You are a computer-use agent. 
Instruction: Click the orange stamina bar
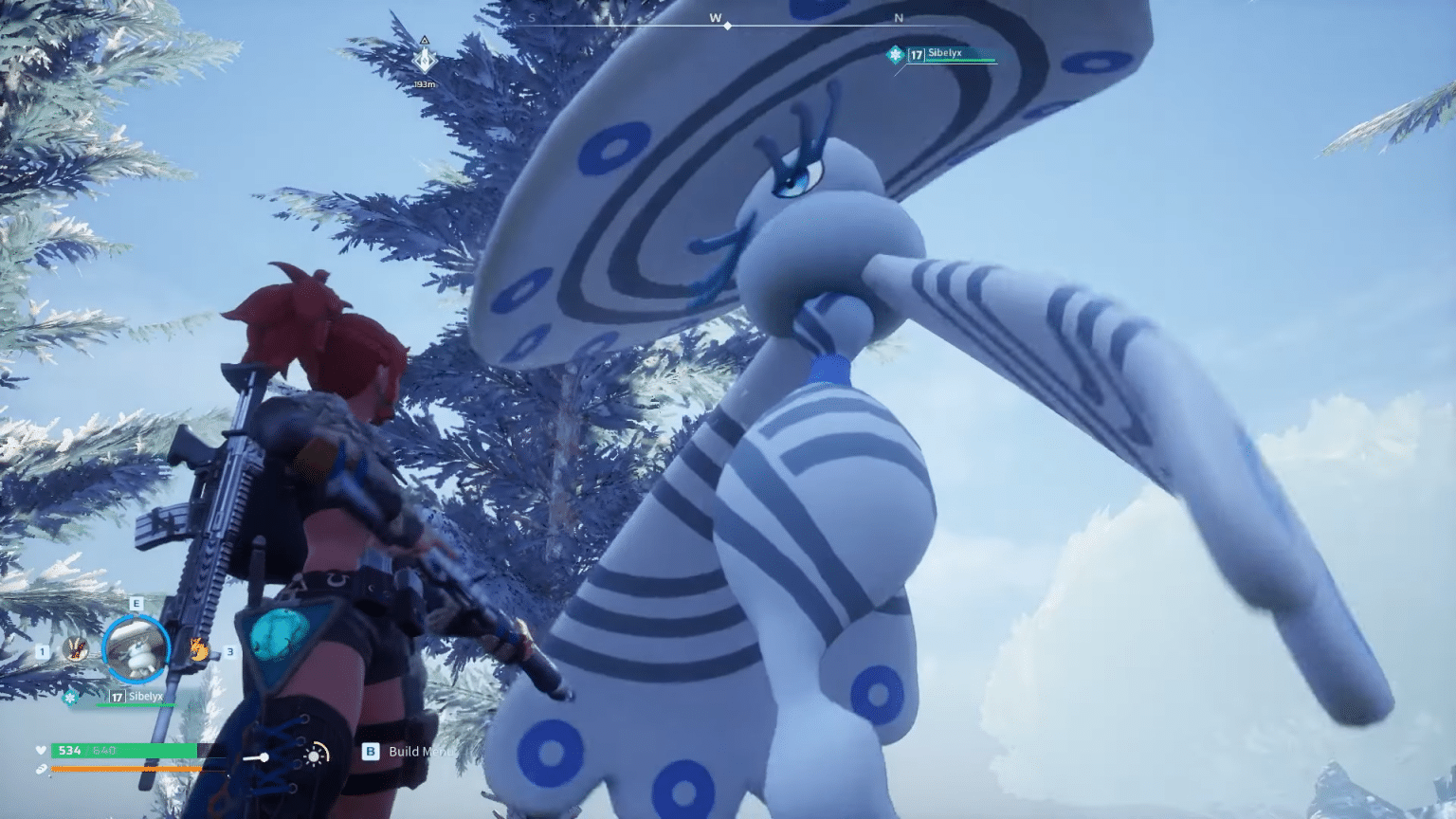click(x=123, y=768)
